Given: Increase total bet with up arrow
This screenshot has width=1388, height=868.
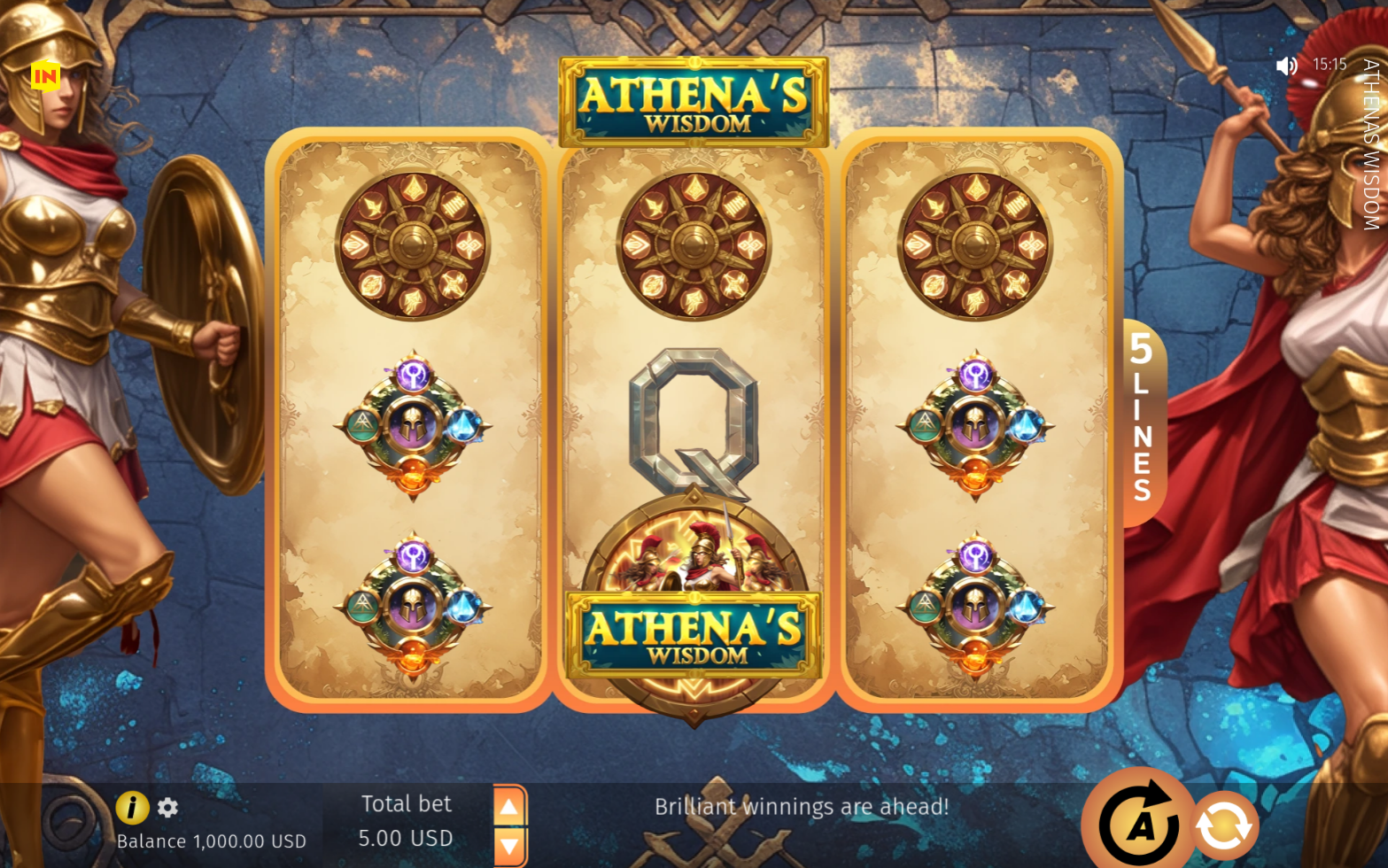Looking at the screenshot, I should (509, 807).
